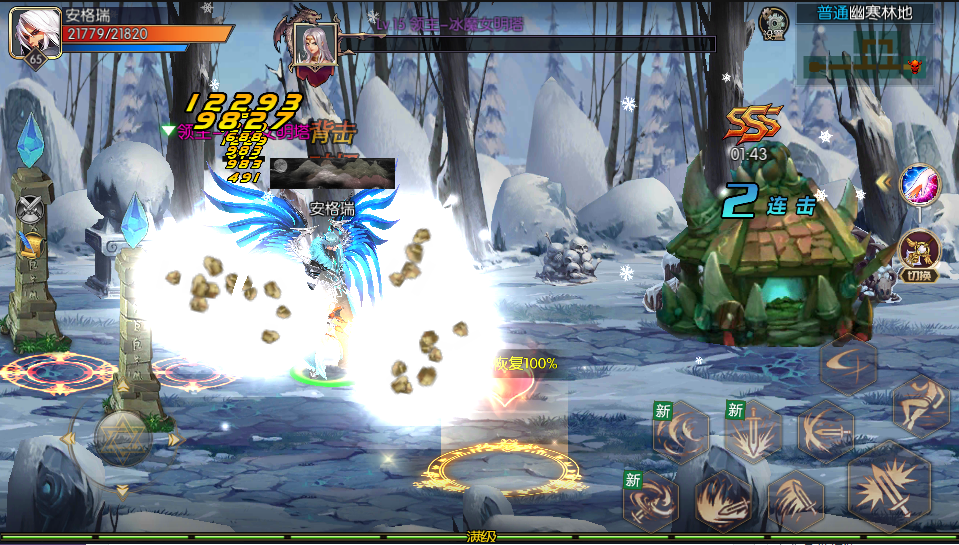This screenshot has width=959, height=545.
Task: Click the virtual joystick movement pad
Action: coord(122,437)
